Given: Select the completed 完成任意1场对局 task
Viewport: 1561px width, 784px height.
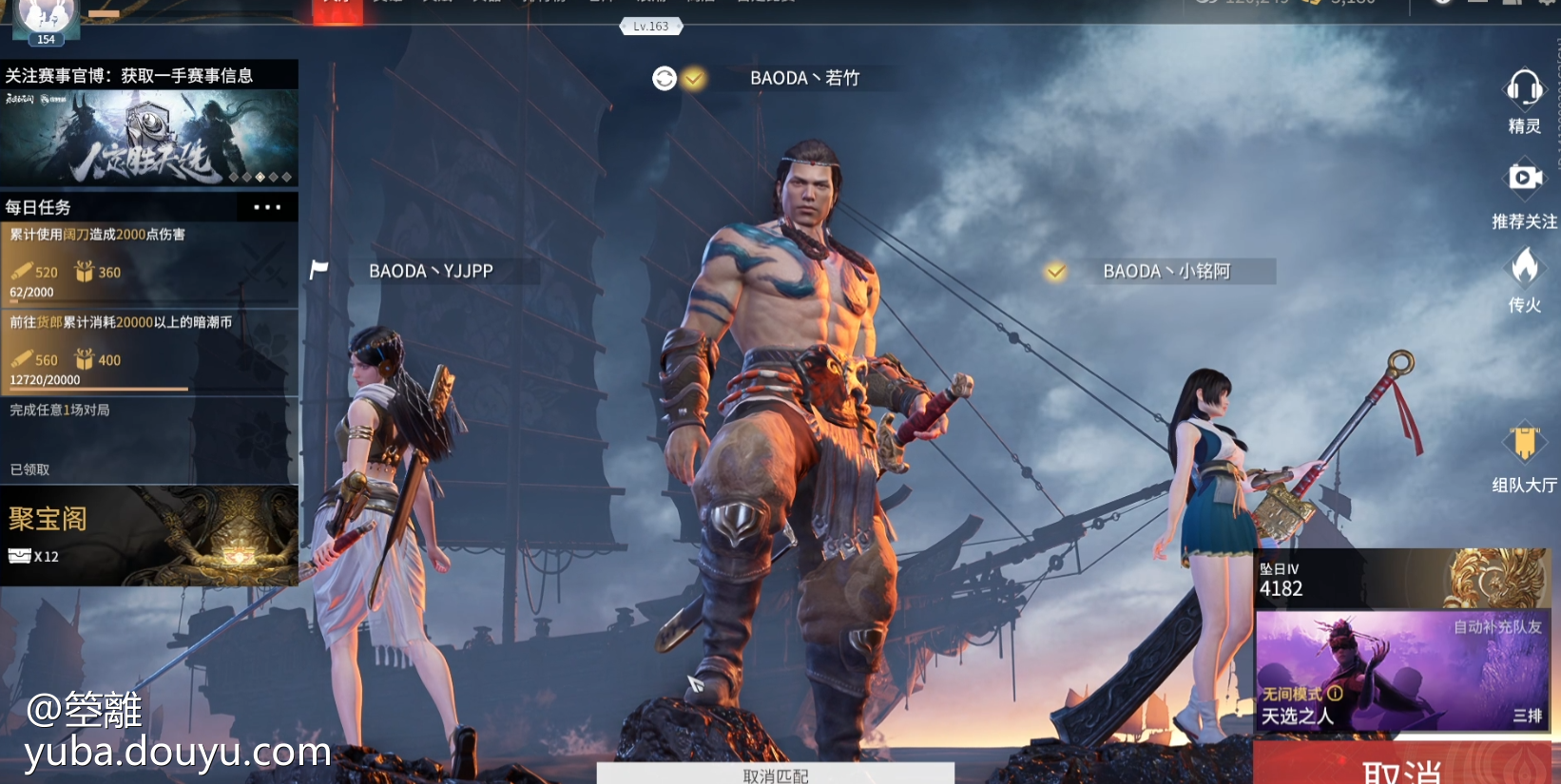Looking at the screenshot, I should 149,439.
